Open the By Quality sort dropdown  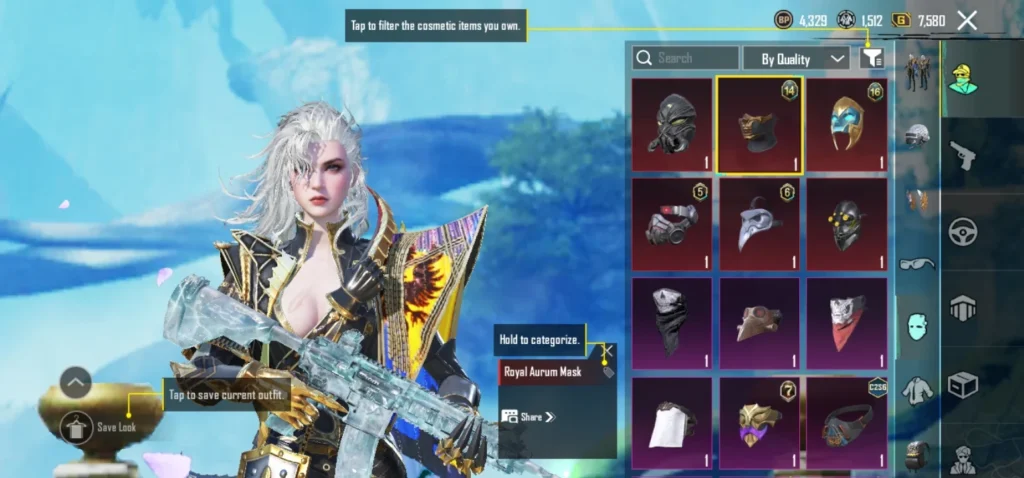(x=797, y=58)
